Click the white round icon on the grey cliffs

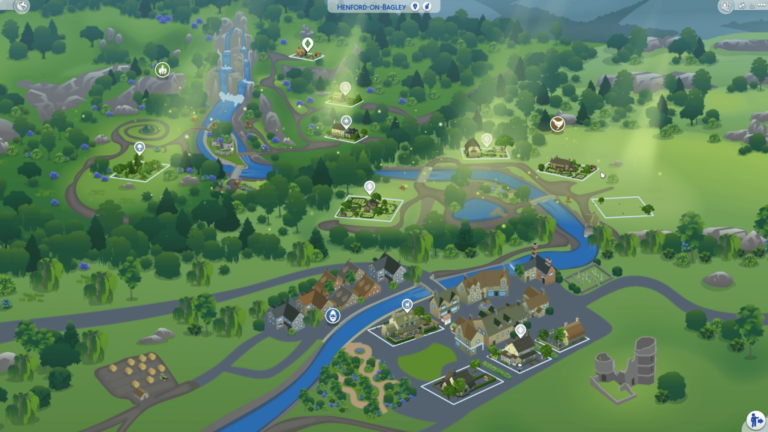[x=162, y=69]
